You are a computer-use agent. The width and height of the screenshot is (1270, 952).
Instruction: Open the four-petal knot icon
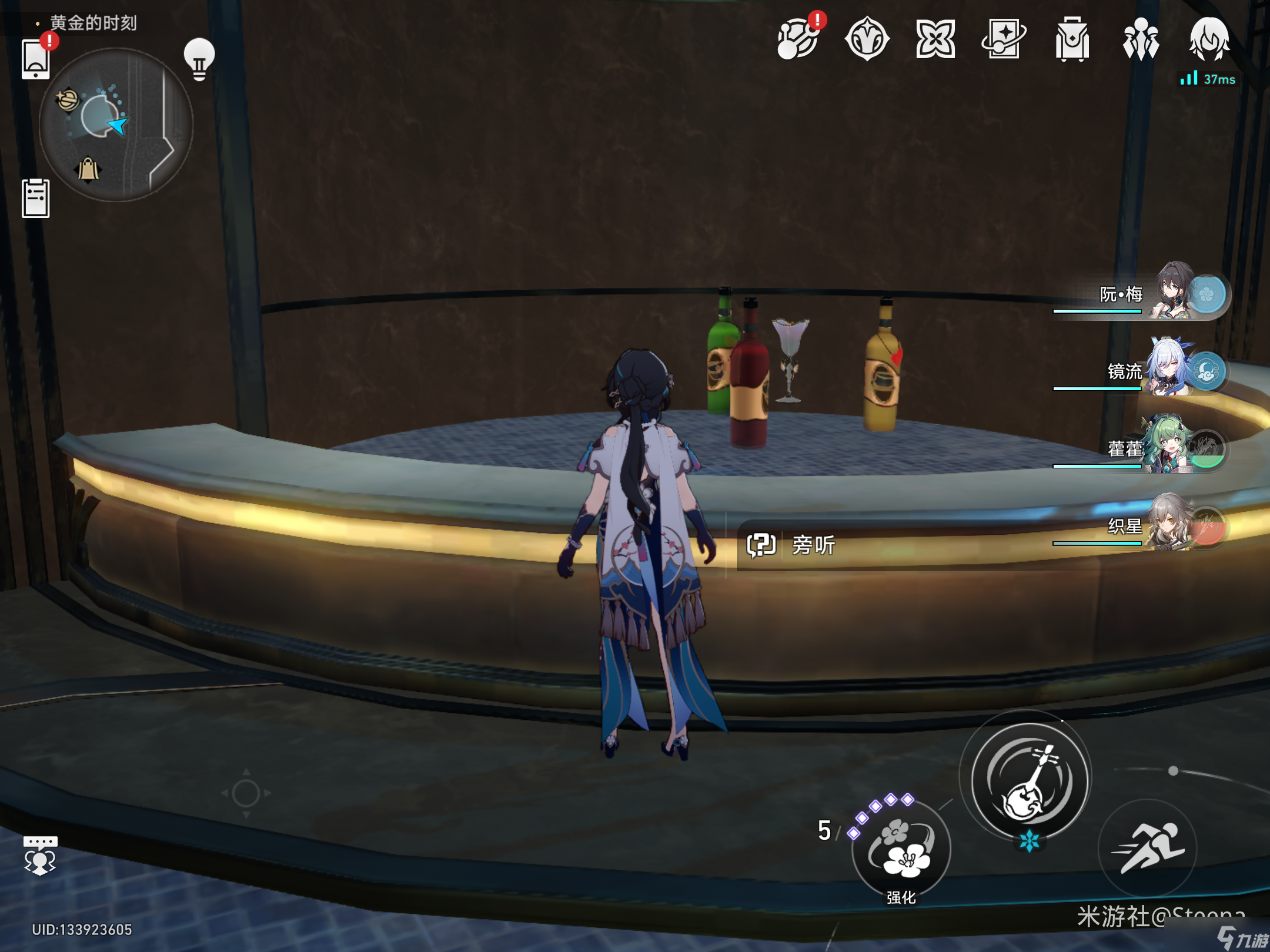(x=935, y=40)
